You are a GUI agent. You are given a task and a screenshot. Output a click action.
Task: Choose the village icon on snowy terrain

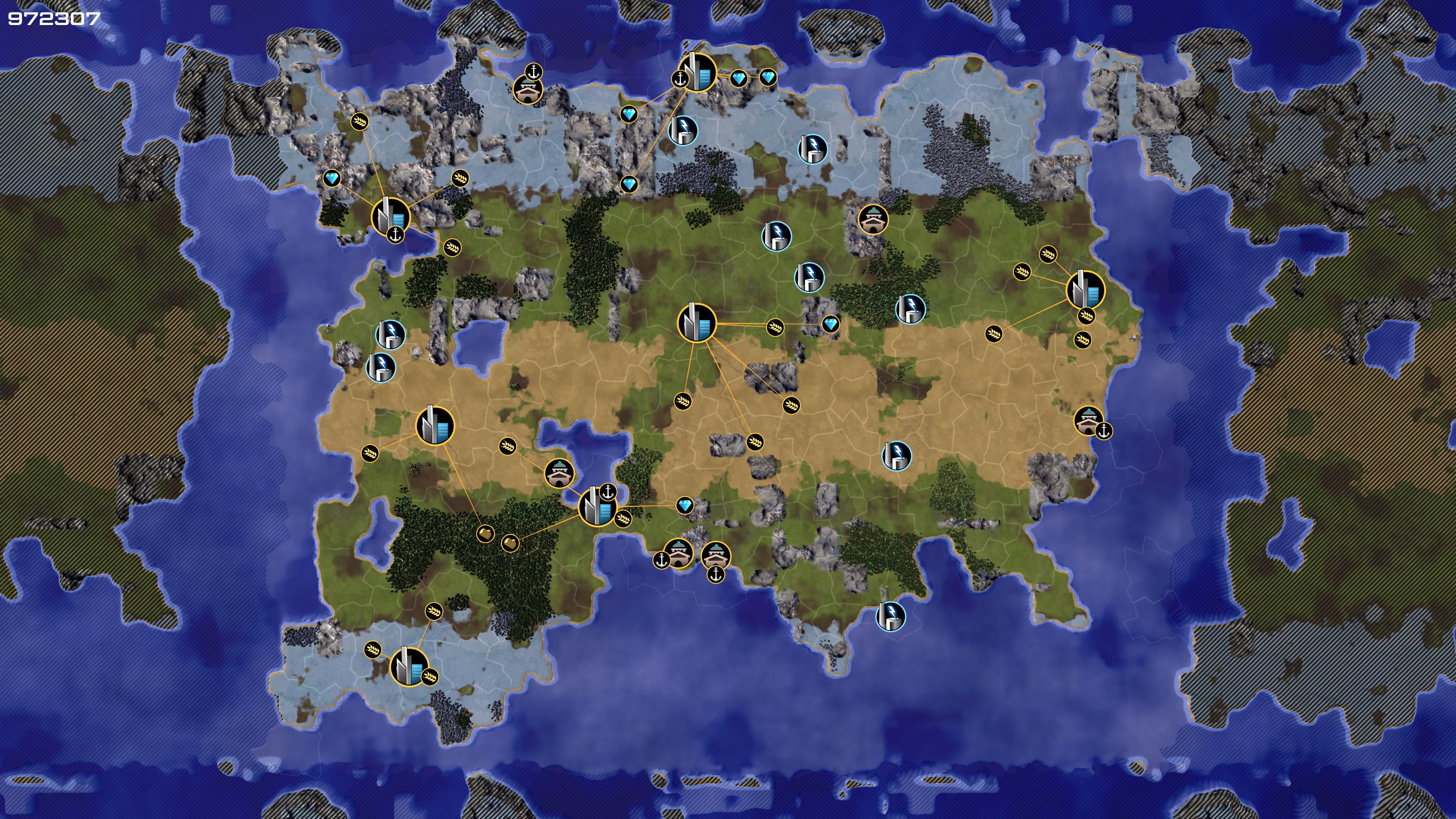coord(528,89)
